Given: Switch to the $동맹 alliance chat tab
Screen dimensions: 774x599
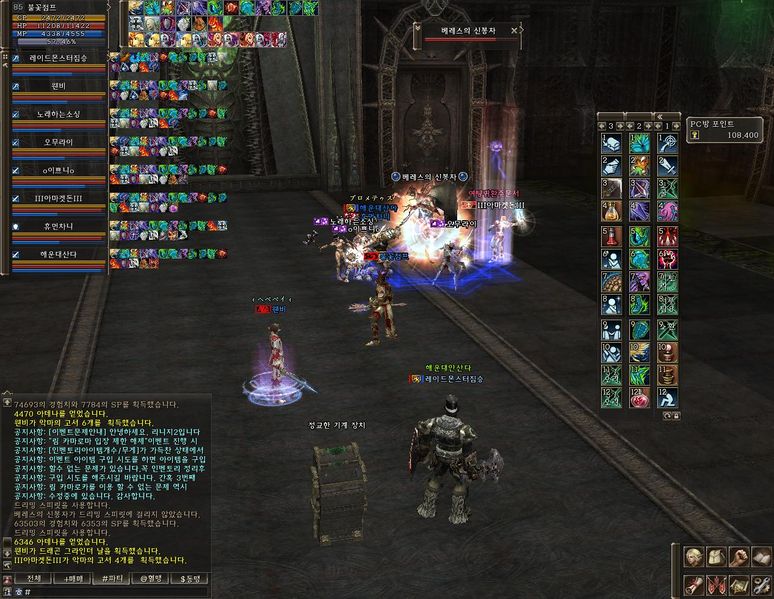Looking at the screenshot, I should [189, 578].
